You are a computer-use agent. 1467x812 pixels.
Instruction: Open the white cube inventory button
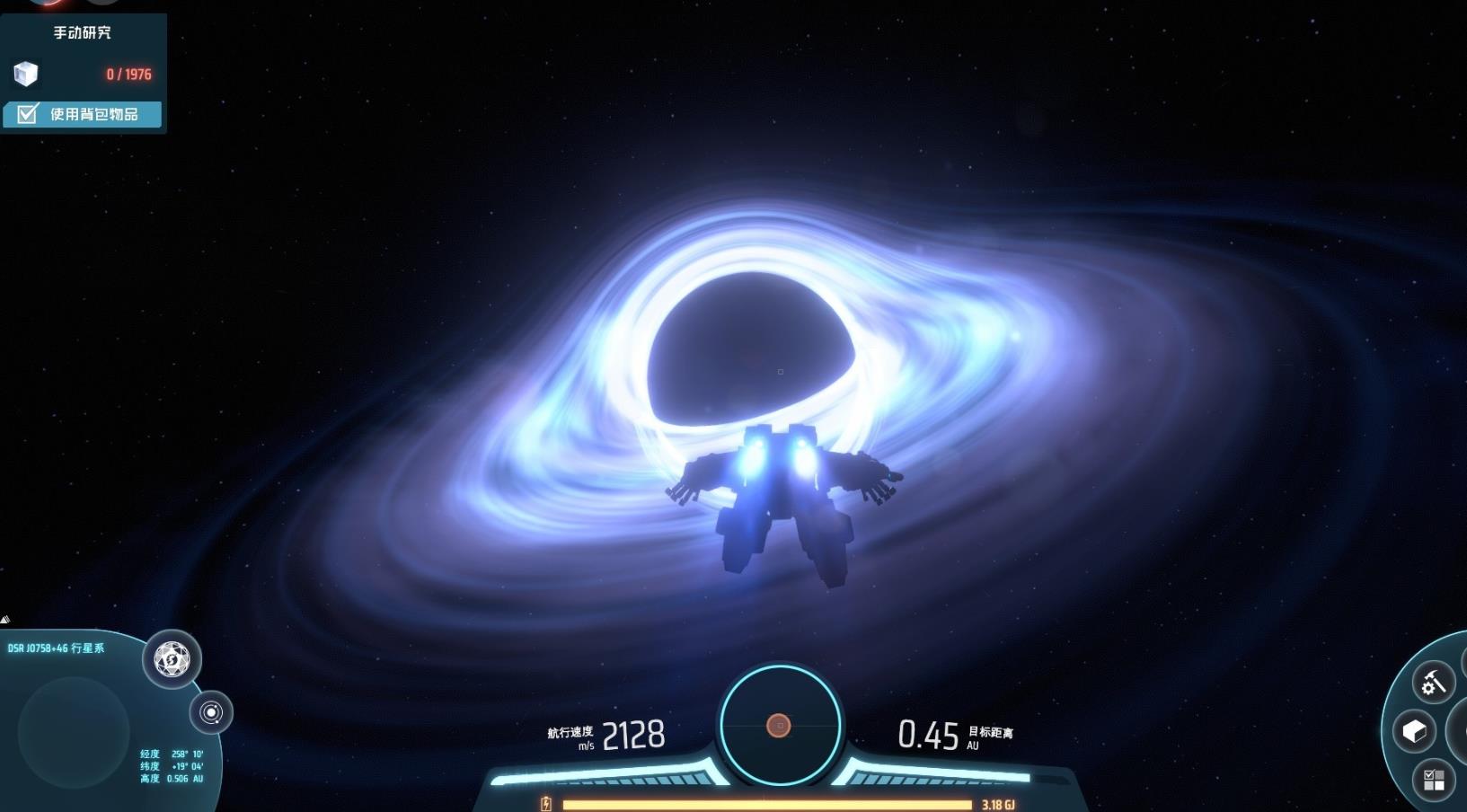pyautogui.click(x=1414, y=731)
